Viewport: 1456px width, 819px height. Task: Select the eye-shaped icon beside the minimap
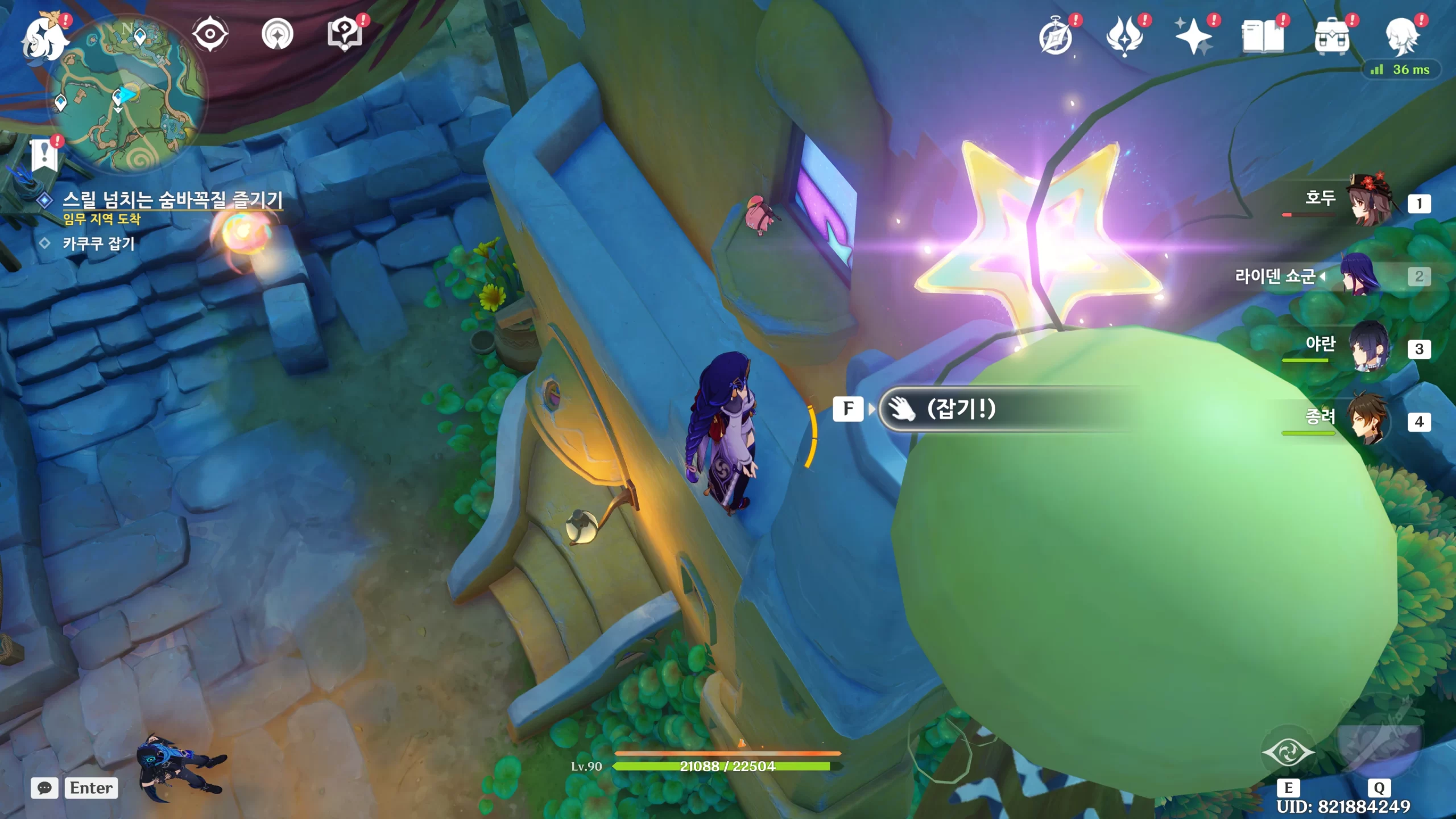pyautogui.click(x=210, y=34)
